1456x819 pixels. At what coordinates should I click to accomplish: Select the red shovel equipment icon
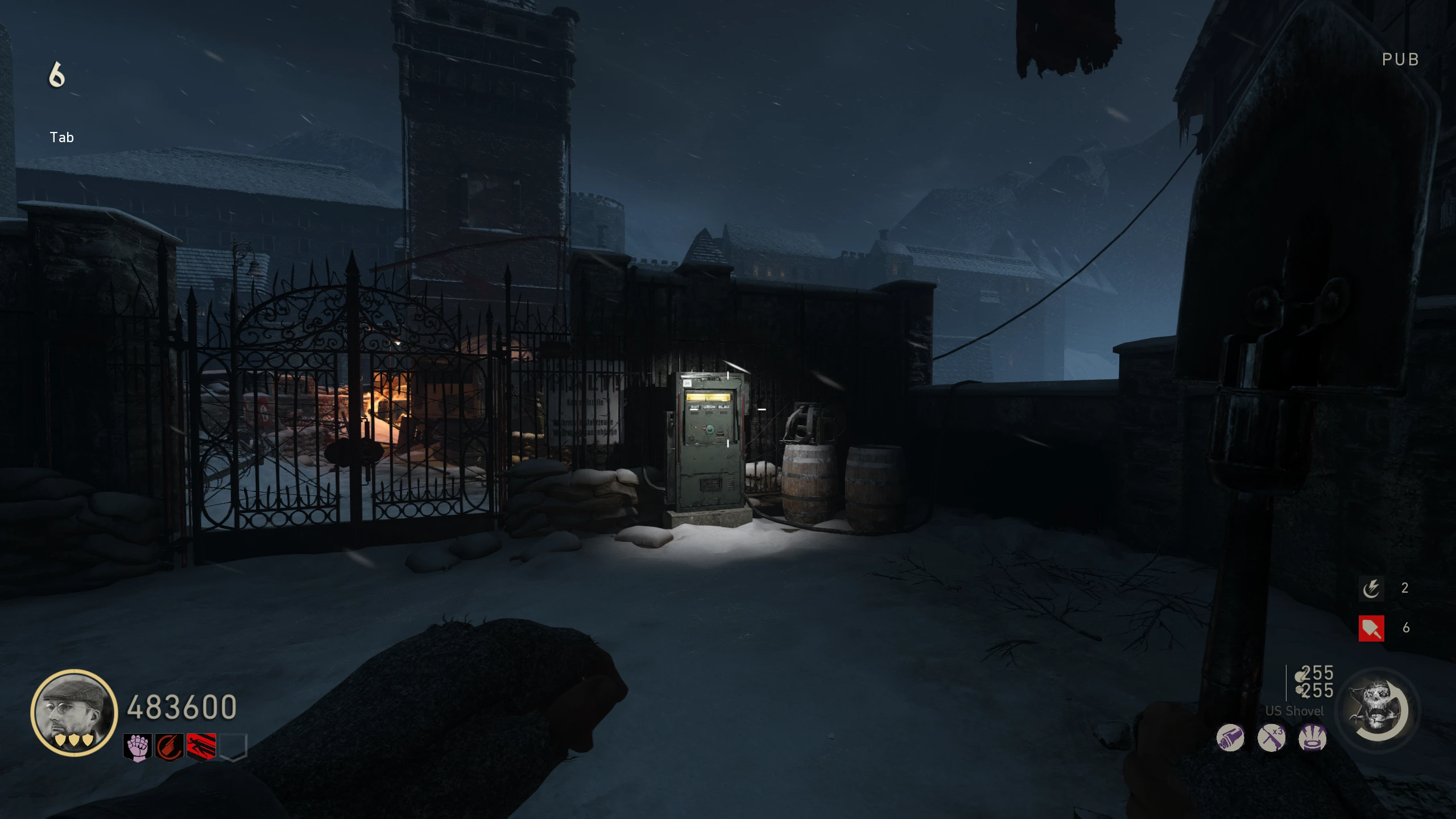pos(1371,628)
